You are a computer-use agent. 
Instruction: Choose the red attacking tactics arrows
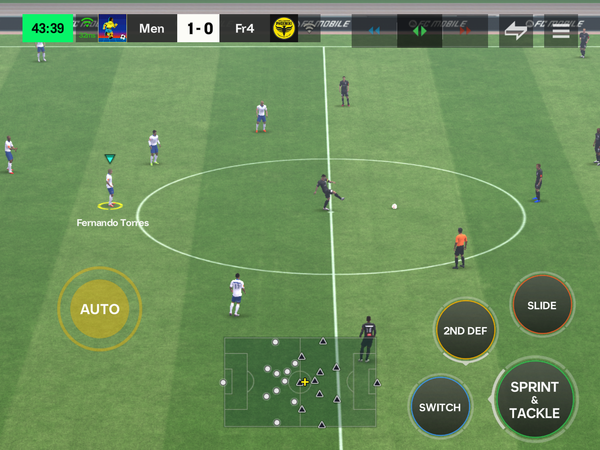tap(465, 31)
